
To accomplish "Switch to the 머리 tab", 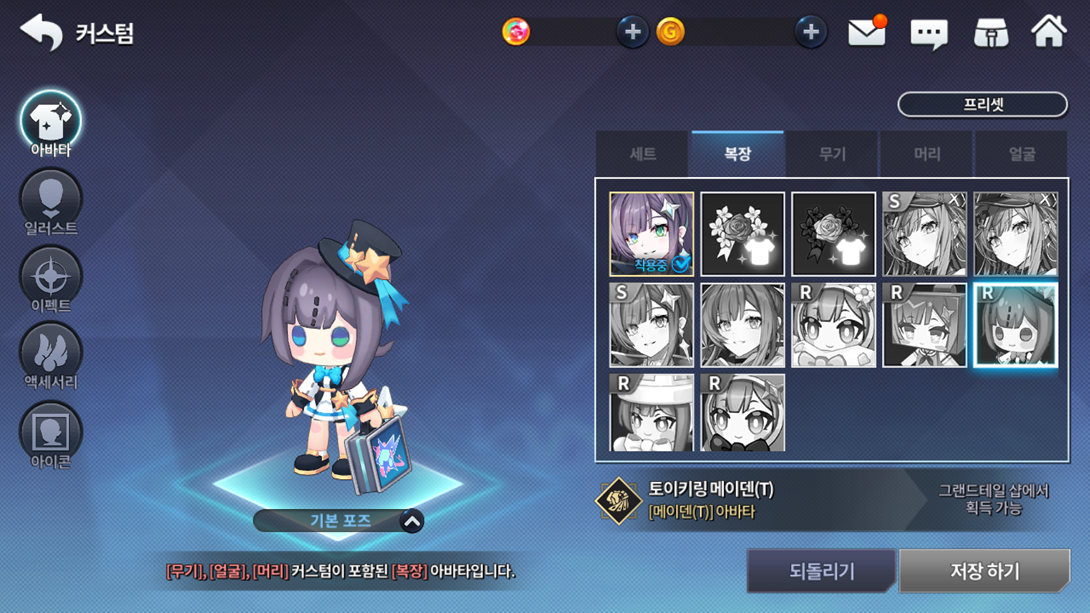I will [x=927, y=154].
